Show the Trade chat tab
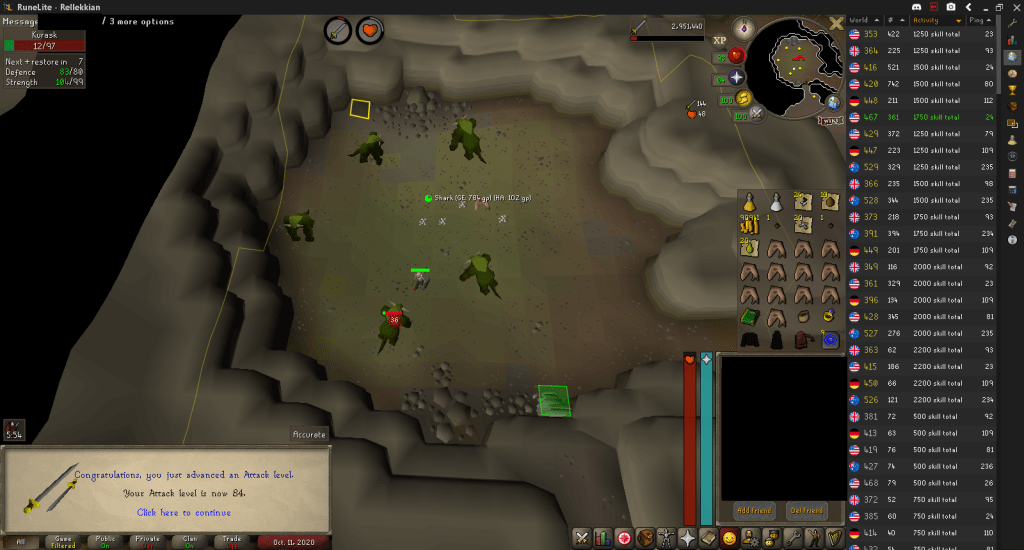The height and width of the screenshot is (550, 1024). pyautogui.click(x=231, y=541)
